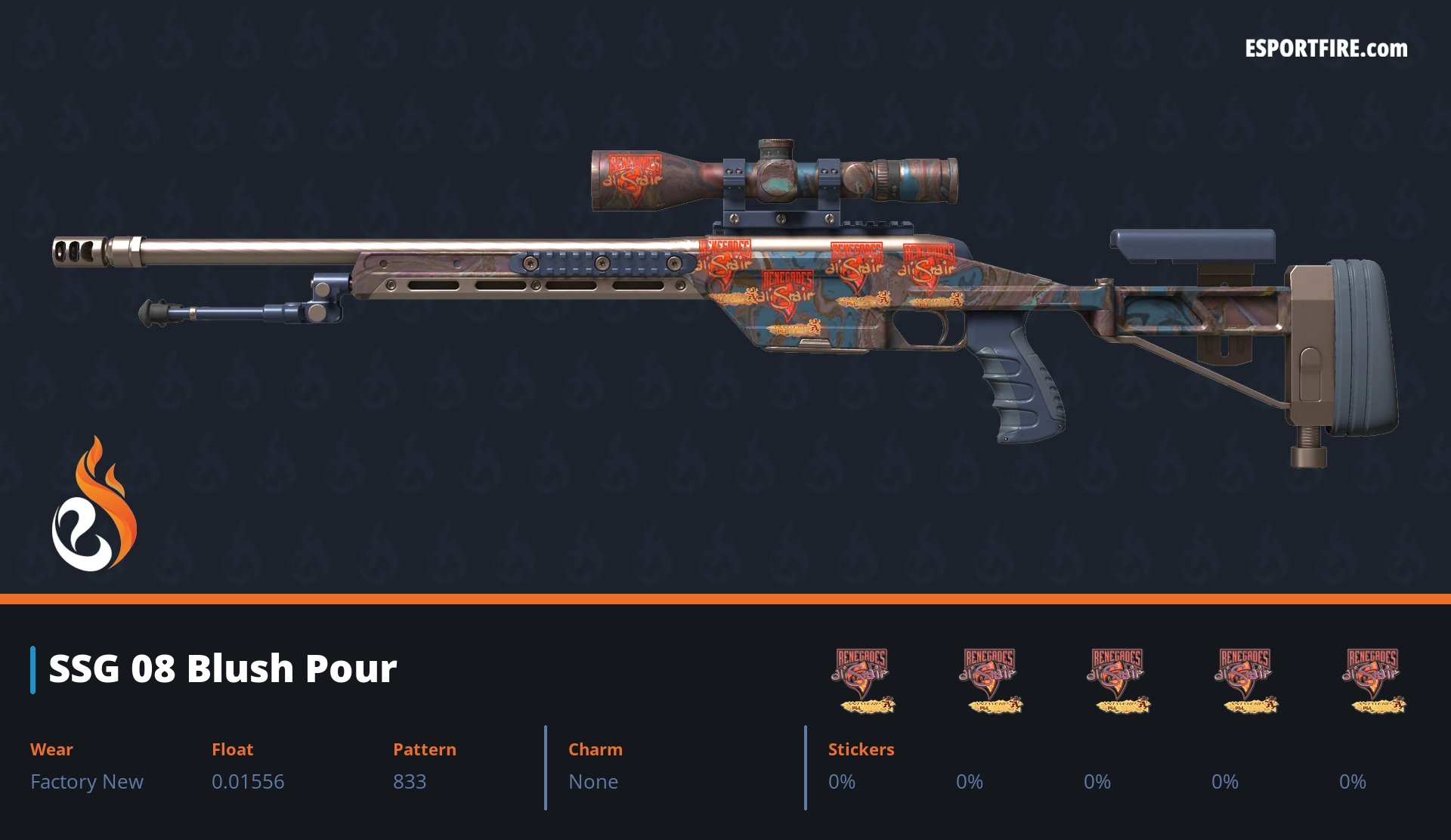The width and height of the screenshot is (1451, 840).
Task: Open the ESPORTFIRE.com site link
Action: tap(1326, 49)
